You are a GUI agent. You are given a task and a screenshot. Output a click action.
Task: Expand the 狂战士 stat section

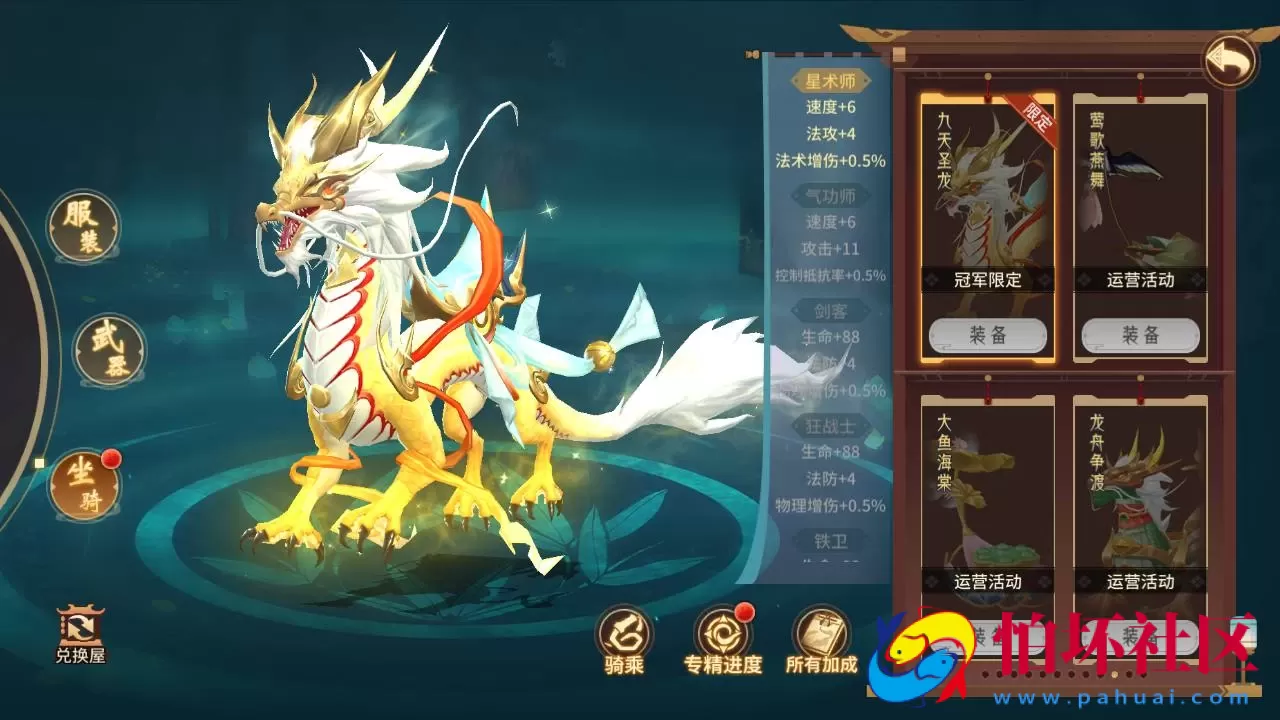point(832,428)
